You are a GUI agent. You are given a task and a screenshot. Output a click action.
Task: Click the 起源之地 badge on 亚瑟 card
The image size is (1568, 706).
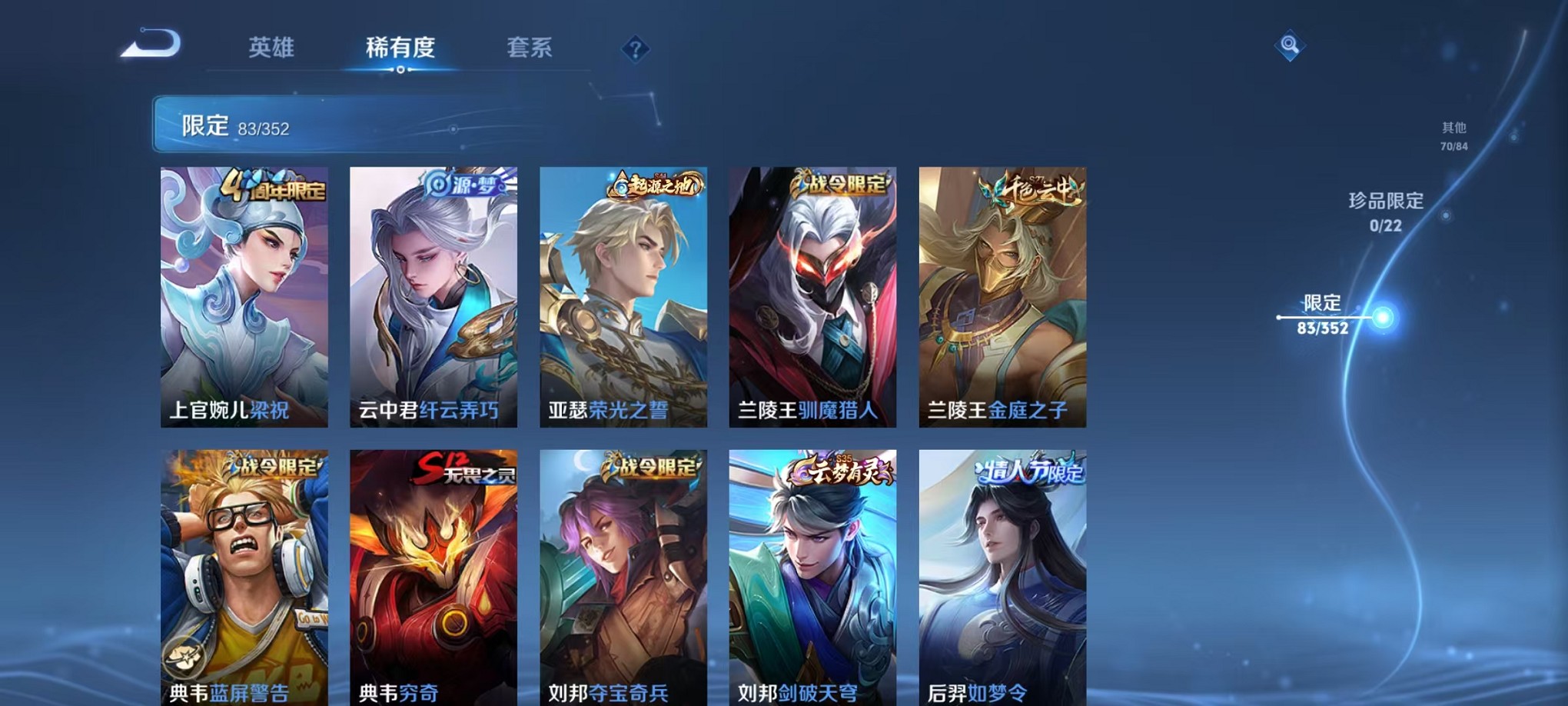(655, 182)
